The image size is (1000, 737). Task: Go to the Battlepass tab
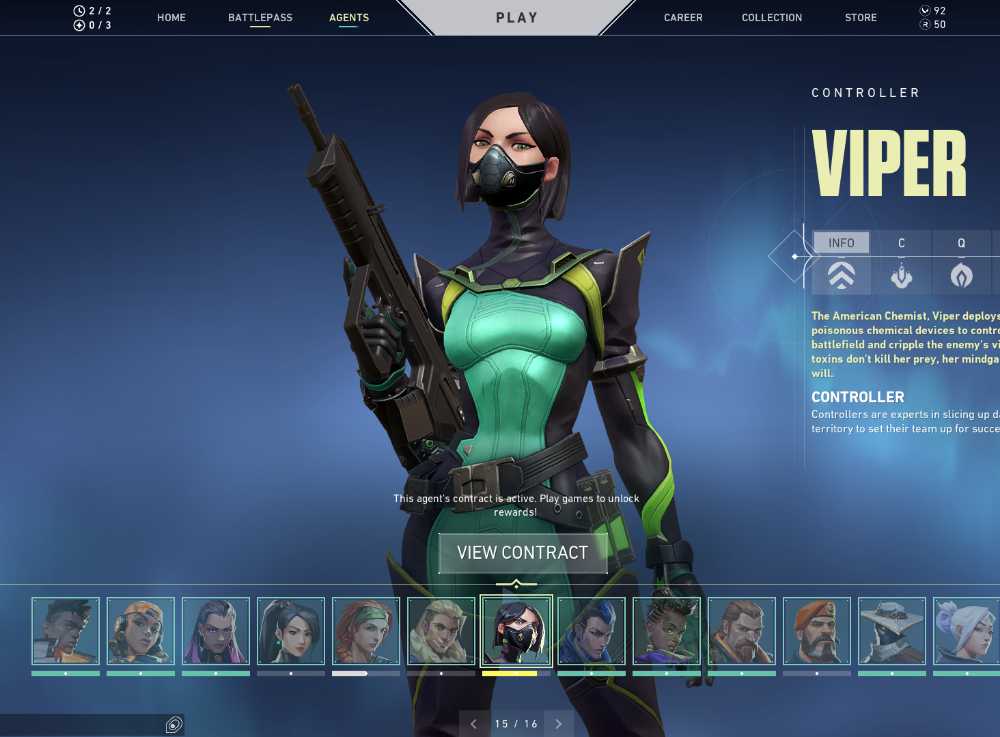(259, 18)
